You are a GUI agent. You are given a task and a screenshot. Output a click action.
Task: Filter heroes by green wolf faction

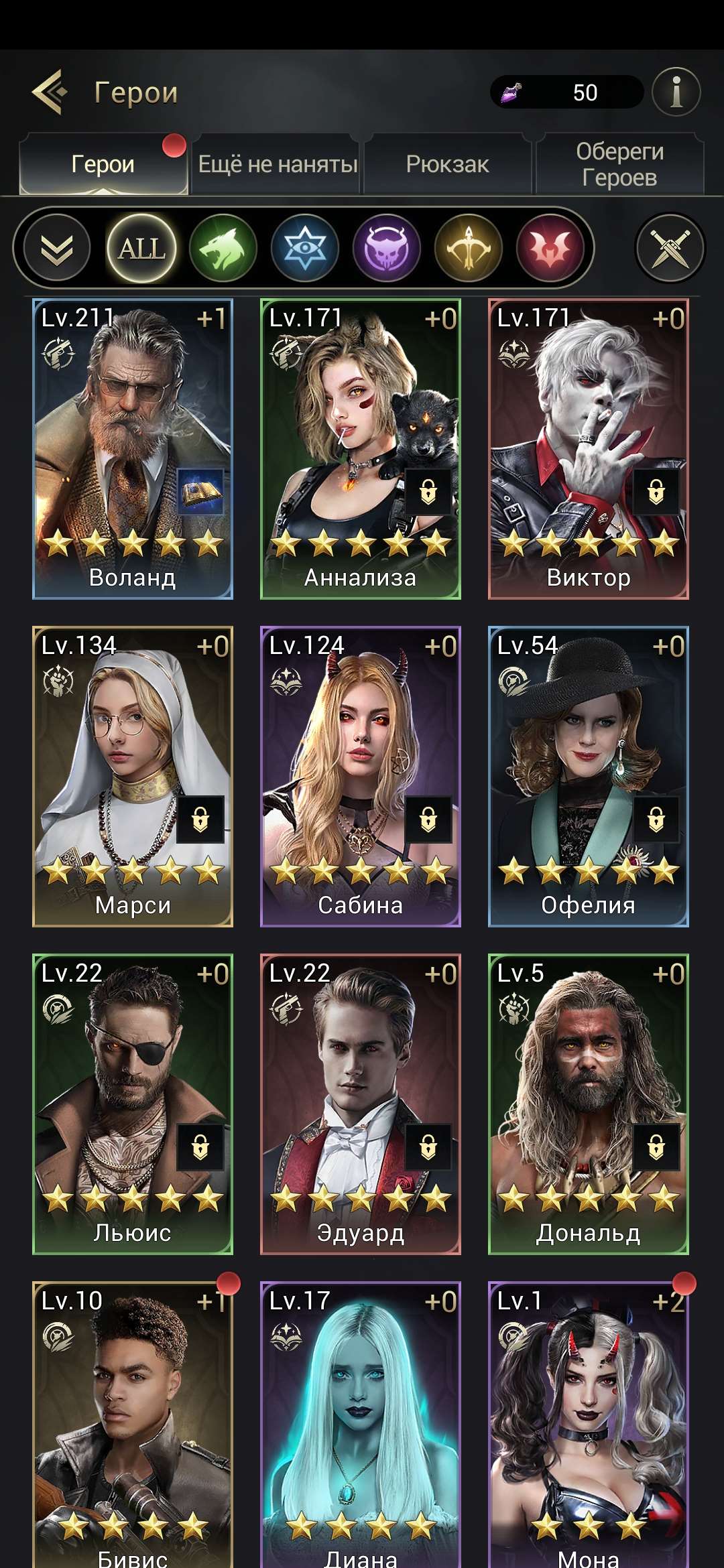(x=223, y=249)
